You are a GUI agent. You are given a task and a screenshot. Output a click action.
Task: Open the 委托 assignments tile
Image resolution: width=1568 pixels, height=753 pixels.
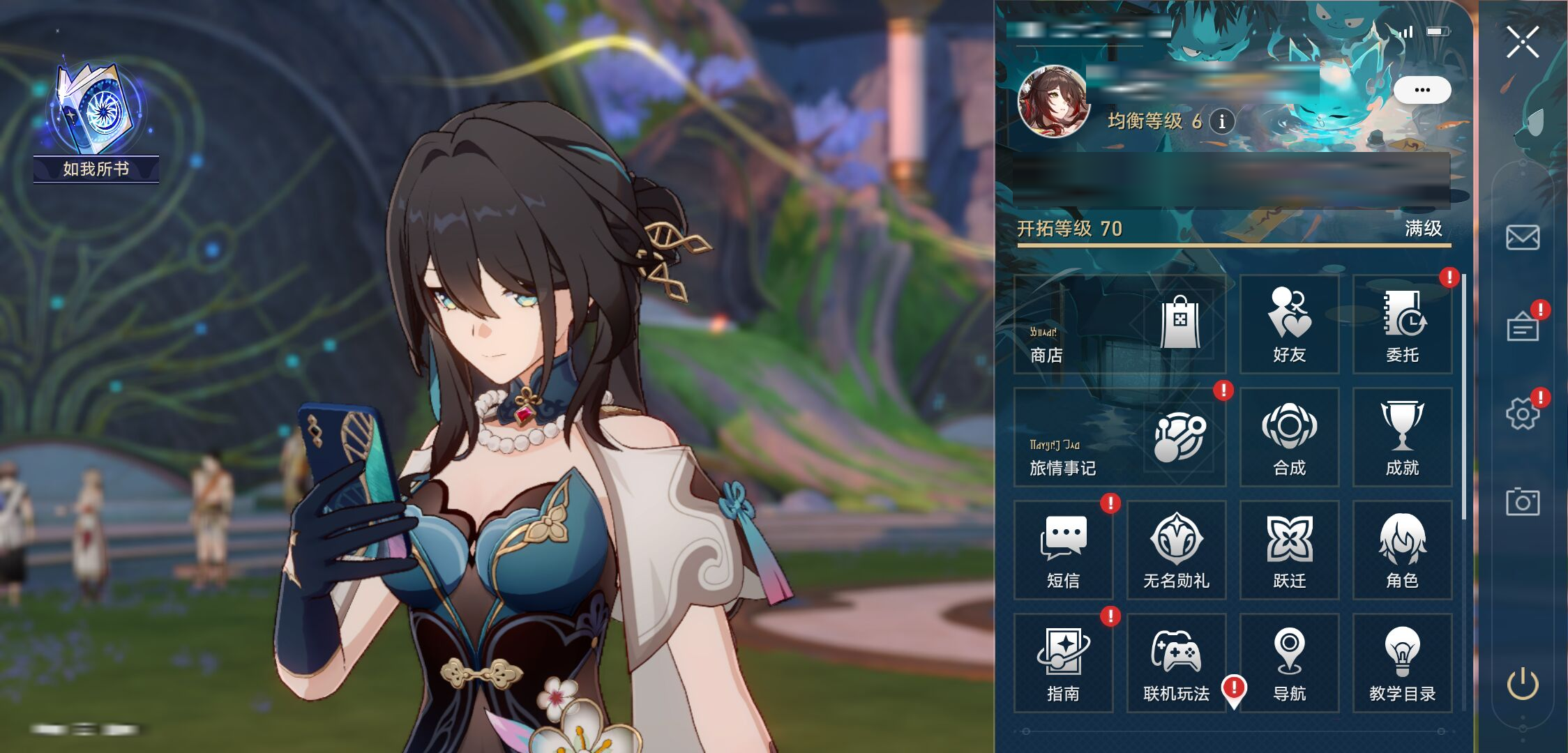pos(1402,324)
